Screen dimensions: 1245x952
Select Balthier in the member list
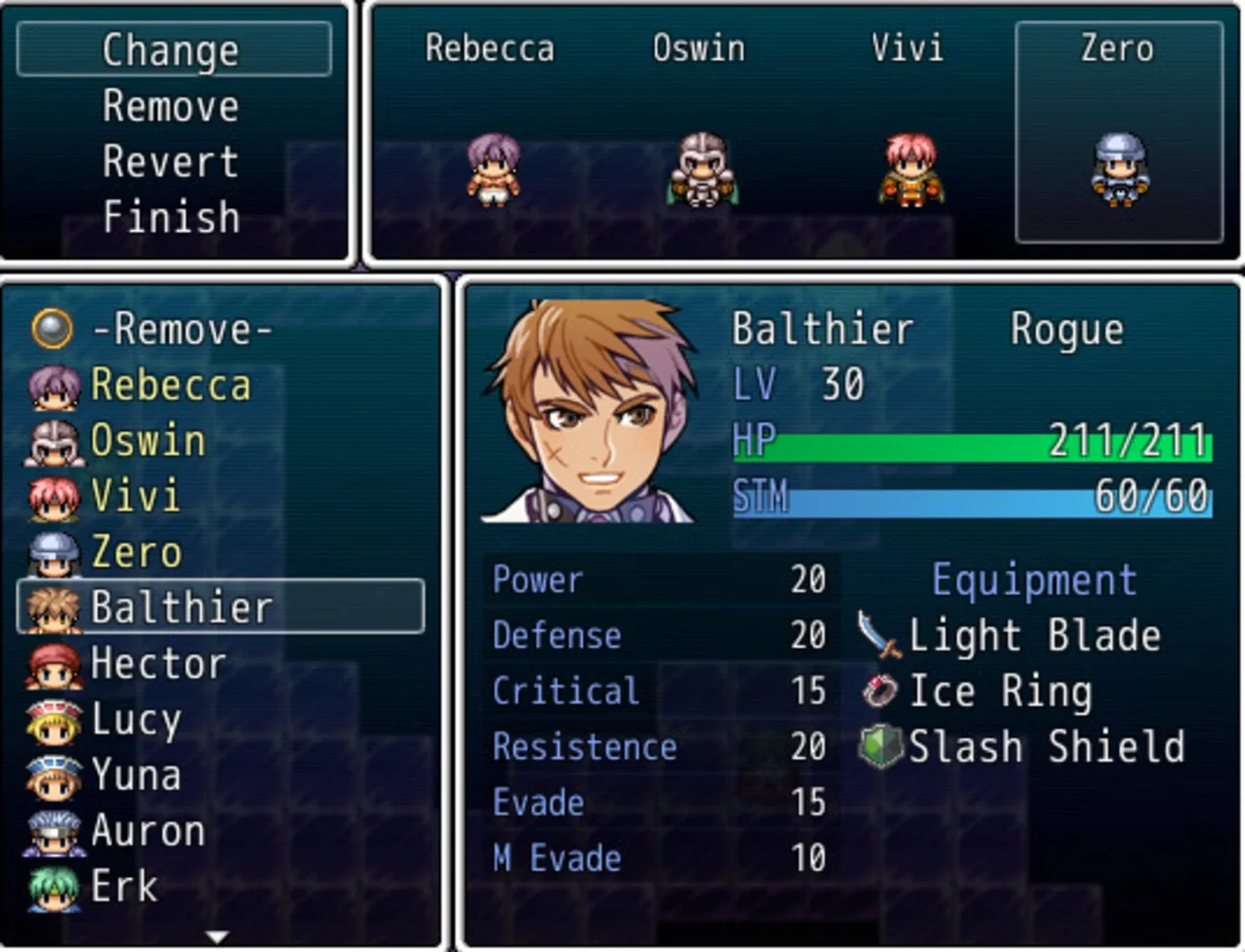(220, 607)
